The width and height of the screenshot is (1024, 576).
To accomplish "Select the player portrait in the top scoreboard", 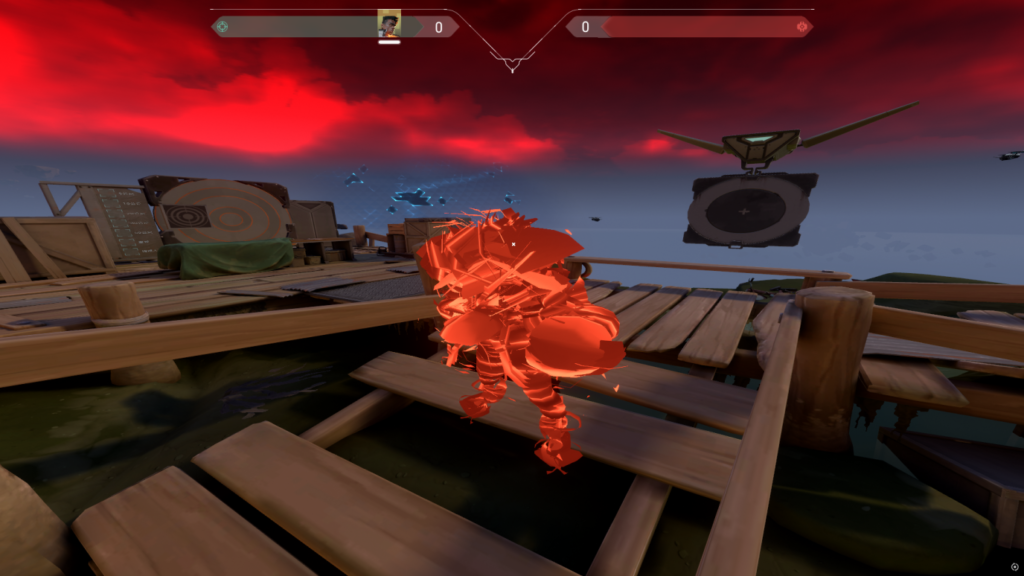I will pyautogui.click(x=389, y=24).
